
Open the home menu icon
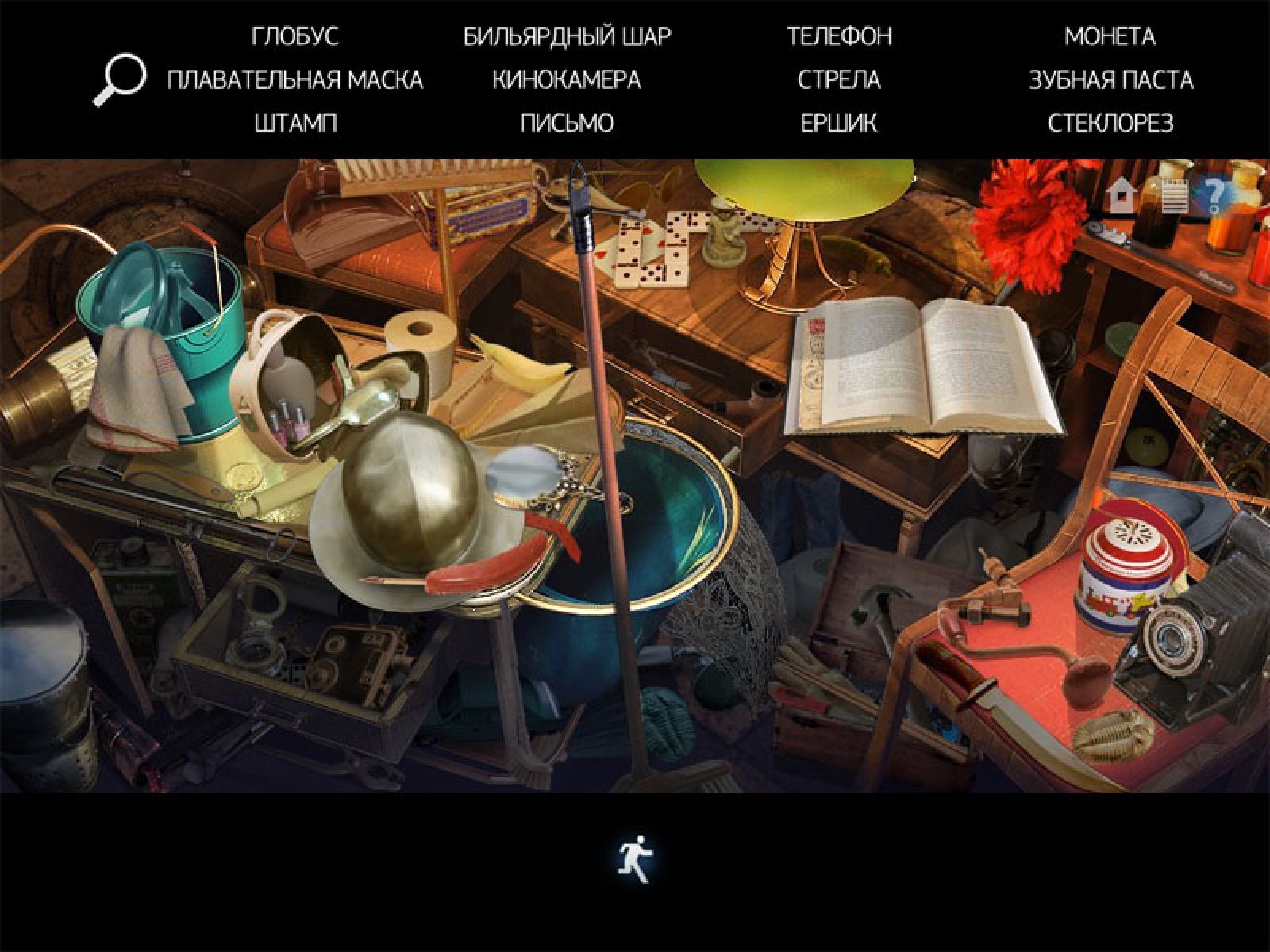[1121, 196]
